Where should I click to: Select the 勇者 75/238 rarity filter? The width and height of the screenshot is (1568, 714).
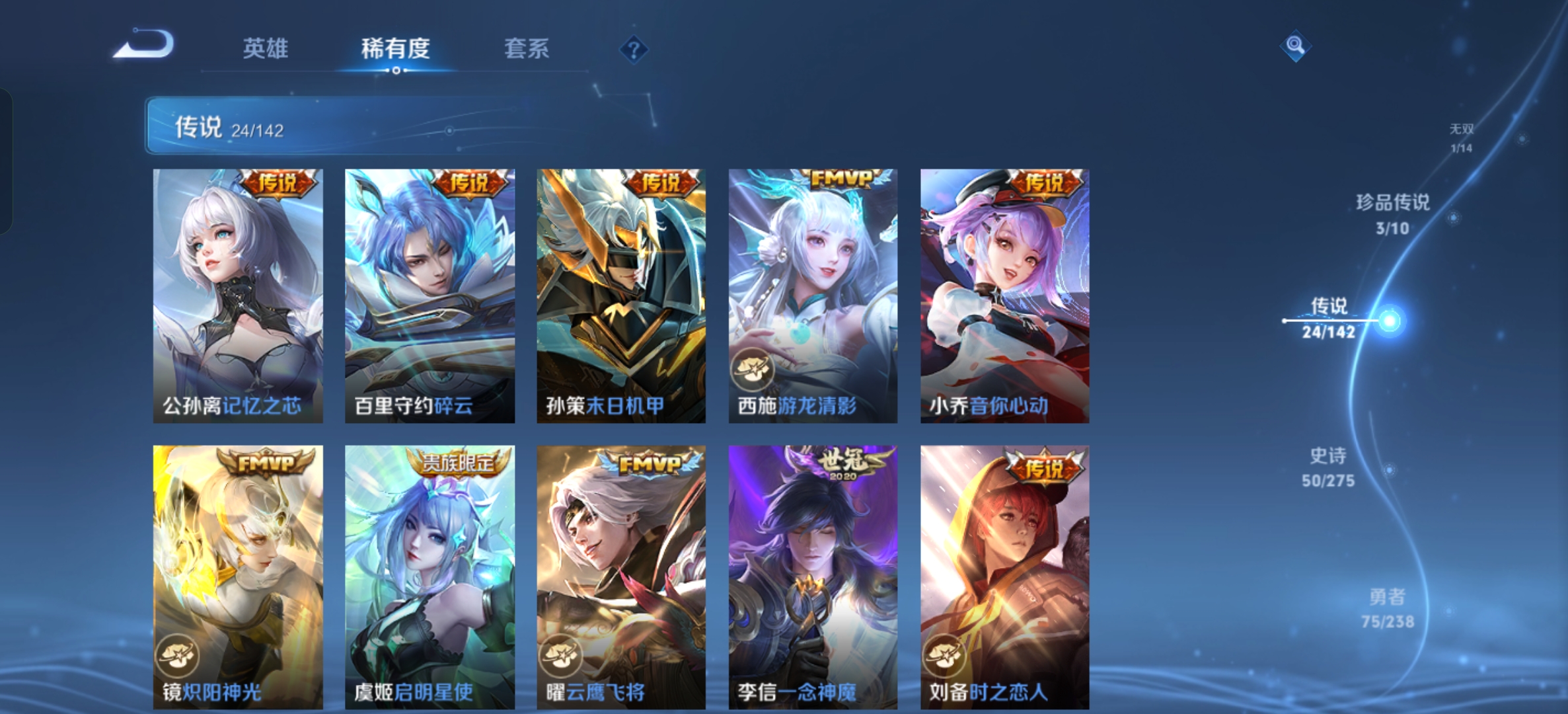[1389, 609]
